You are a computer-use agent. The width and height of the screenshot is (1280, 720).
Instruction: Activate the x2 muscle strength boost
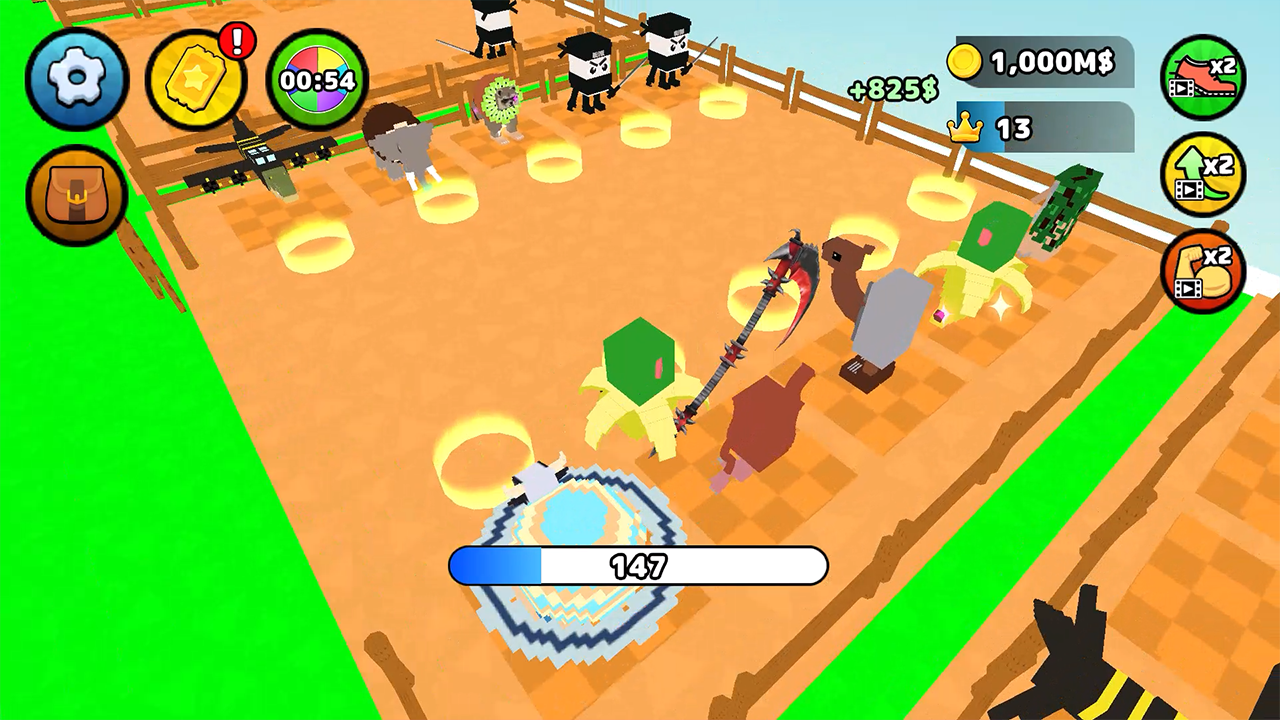pos(1204,266)
